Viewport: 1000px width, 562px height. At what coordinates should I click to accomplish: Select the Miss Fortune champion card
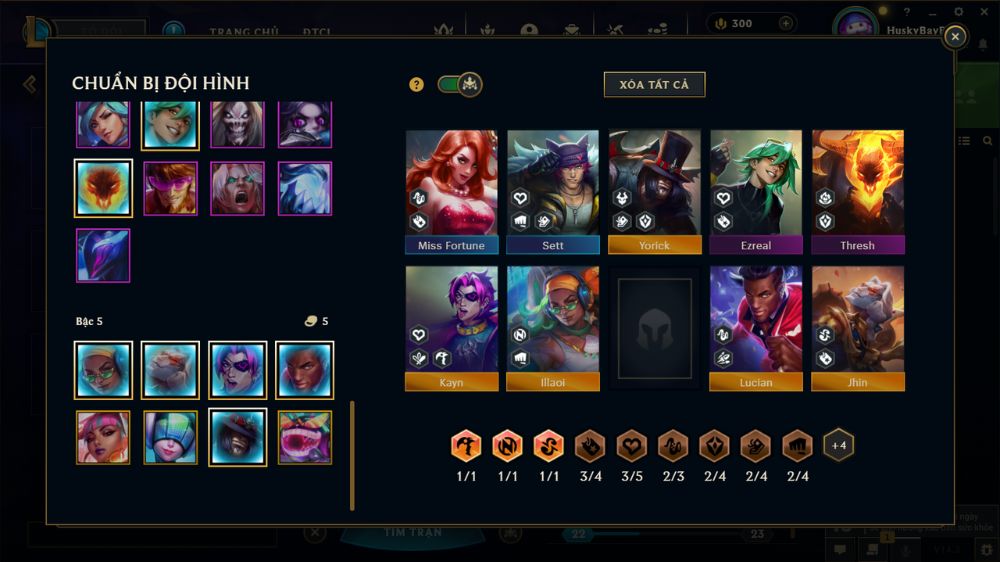451,191
